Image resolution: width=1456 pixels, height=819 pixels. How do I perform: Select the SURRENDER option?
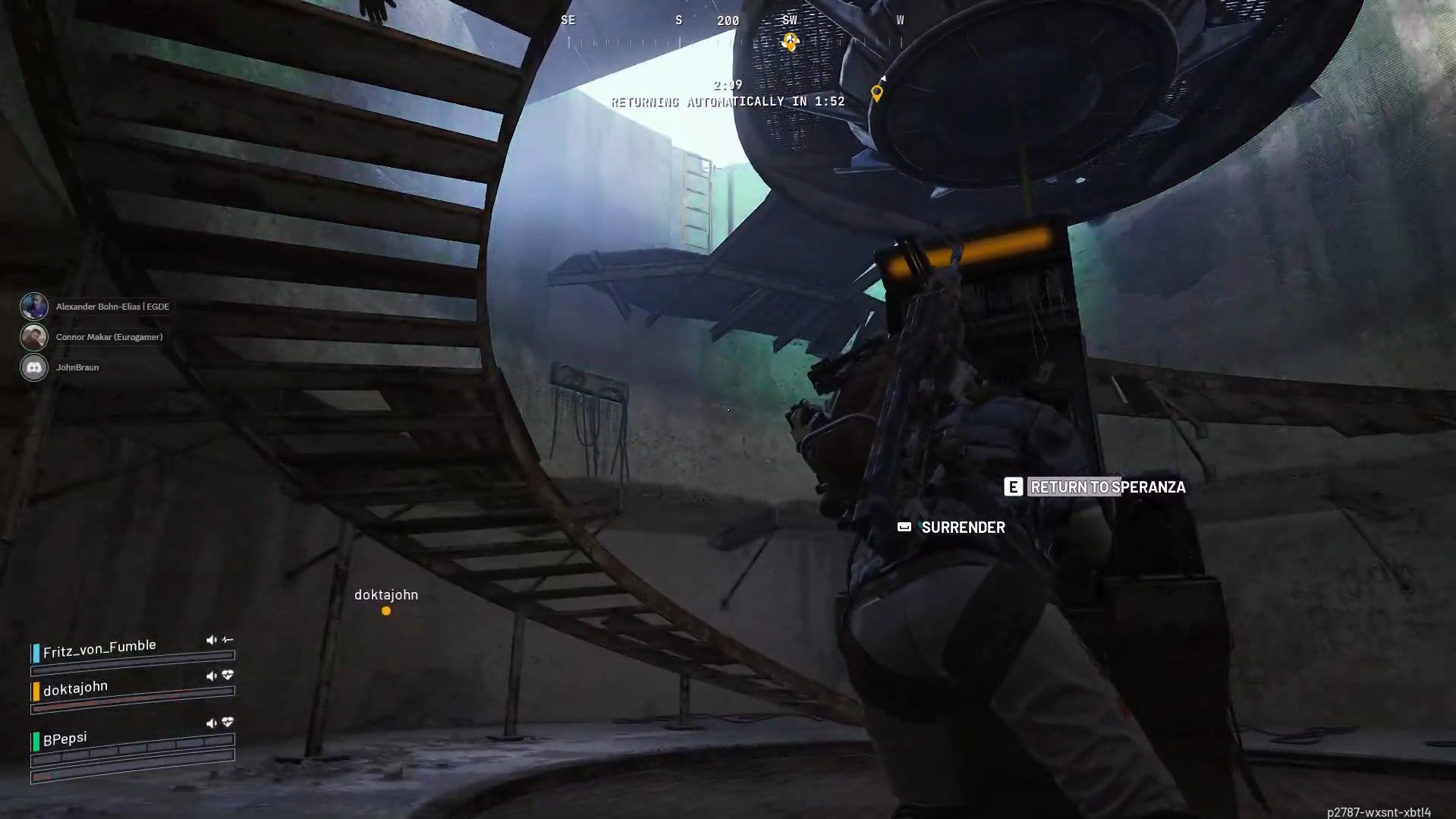click(x=962, y=527)
